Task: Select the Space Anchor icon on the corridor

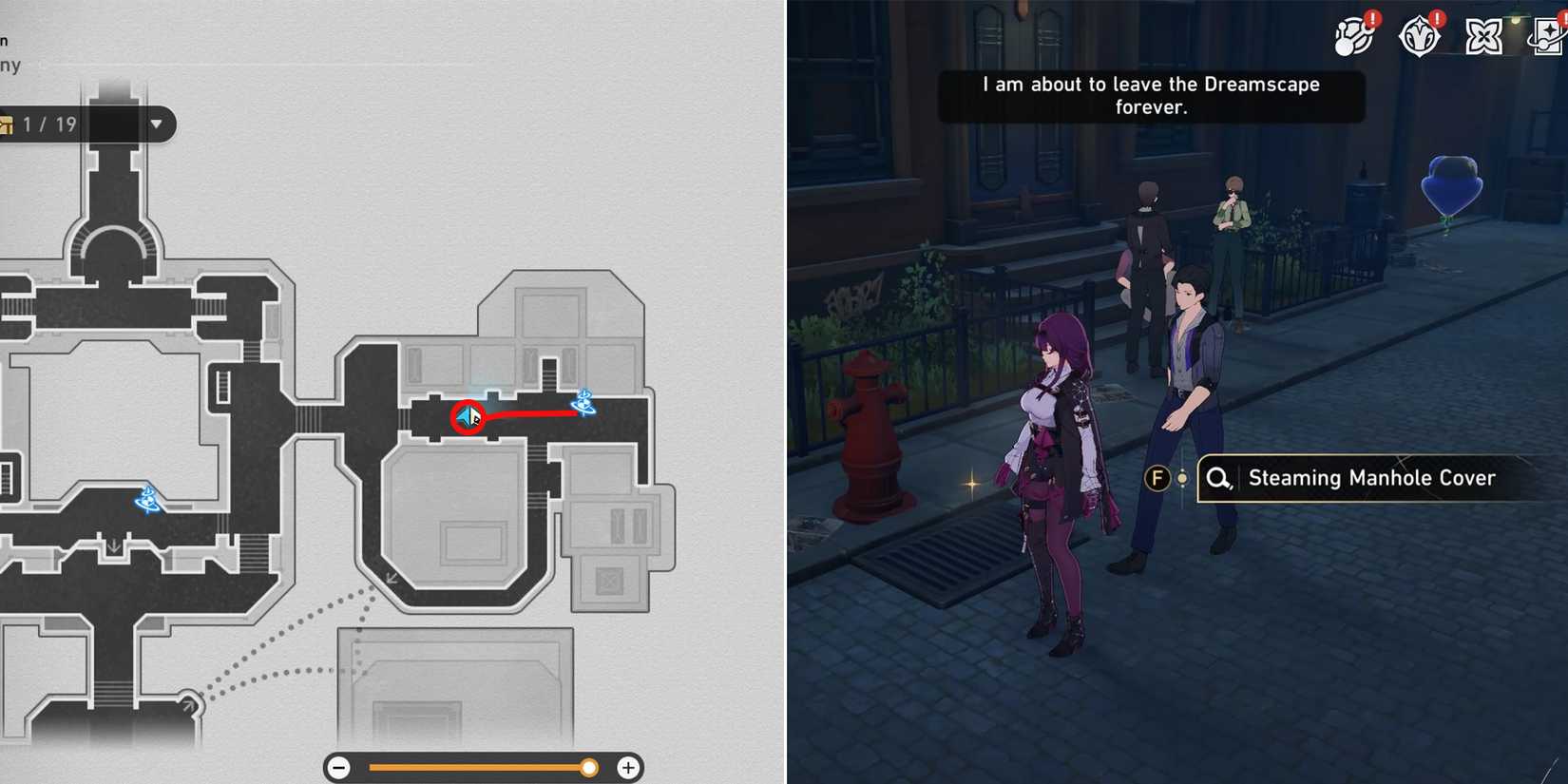Action: [583, 403]
